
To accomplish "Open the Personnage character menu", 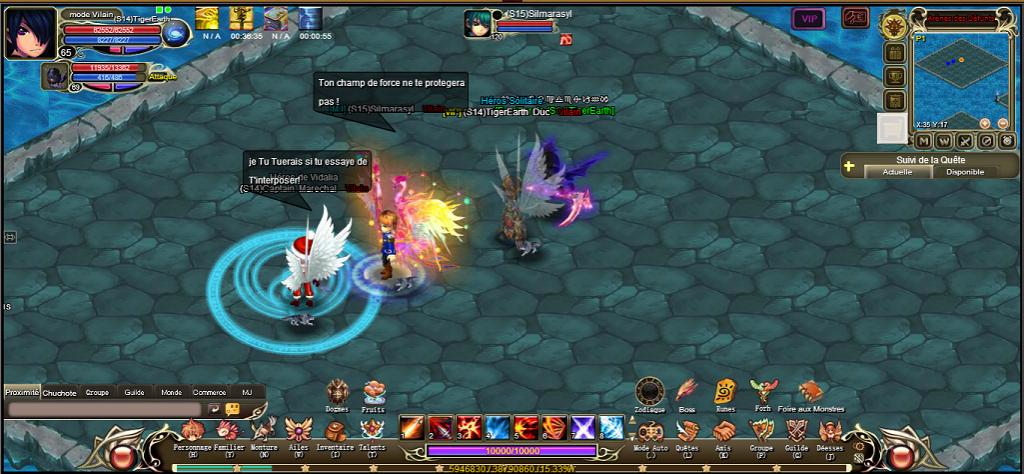I will tap(193, 431).
